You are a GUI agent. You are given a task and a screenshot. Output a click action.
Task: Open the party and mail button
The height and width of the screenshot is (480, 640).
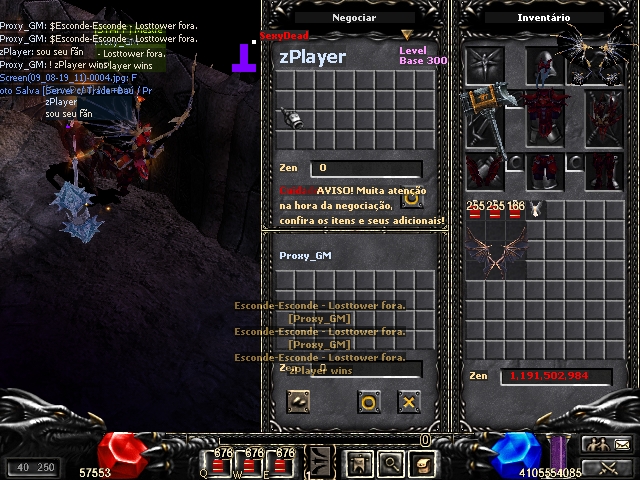click(608, 445)
